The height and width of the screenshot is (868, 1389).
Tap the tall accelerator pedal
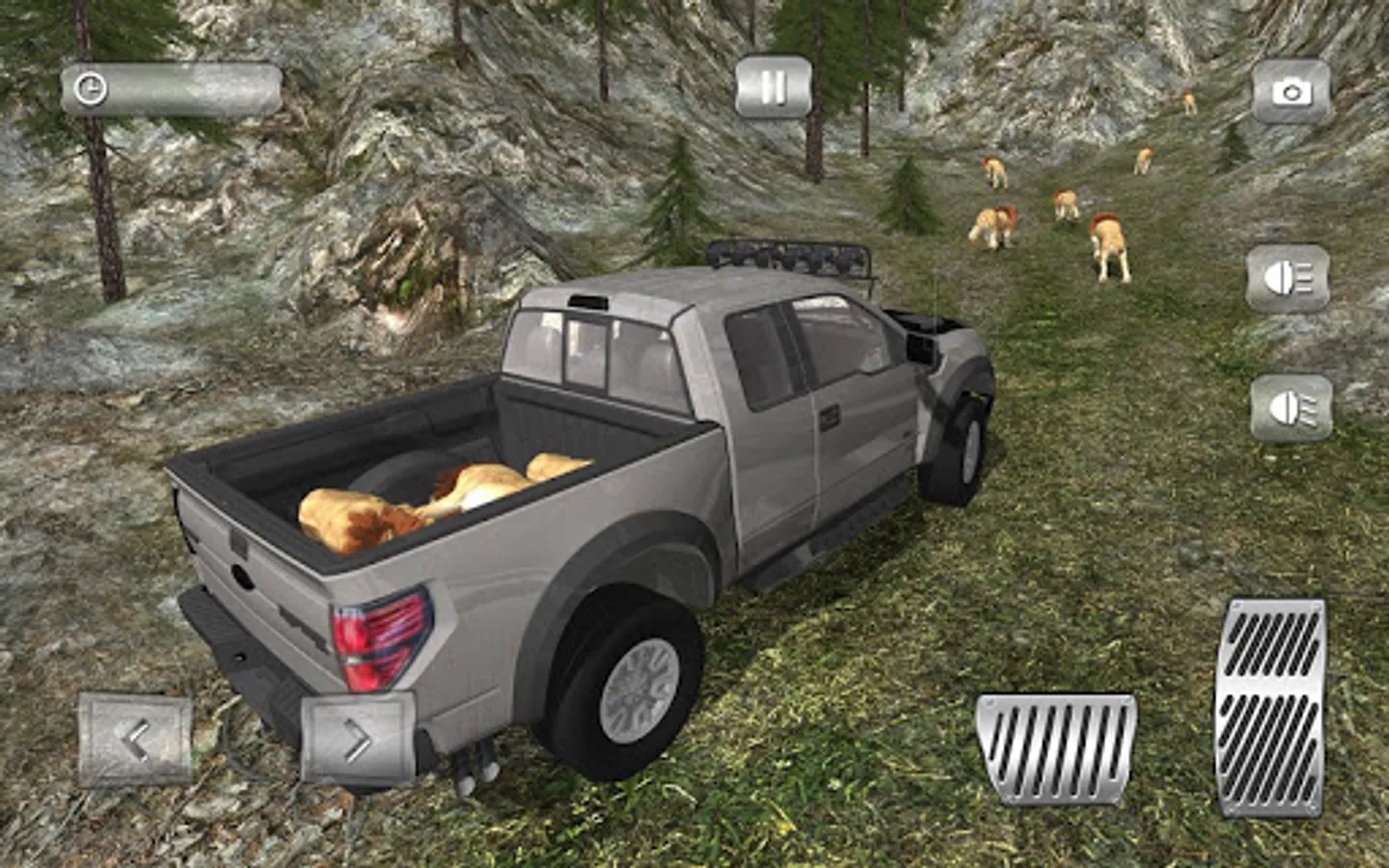click(x=1269, y=706)
